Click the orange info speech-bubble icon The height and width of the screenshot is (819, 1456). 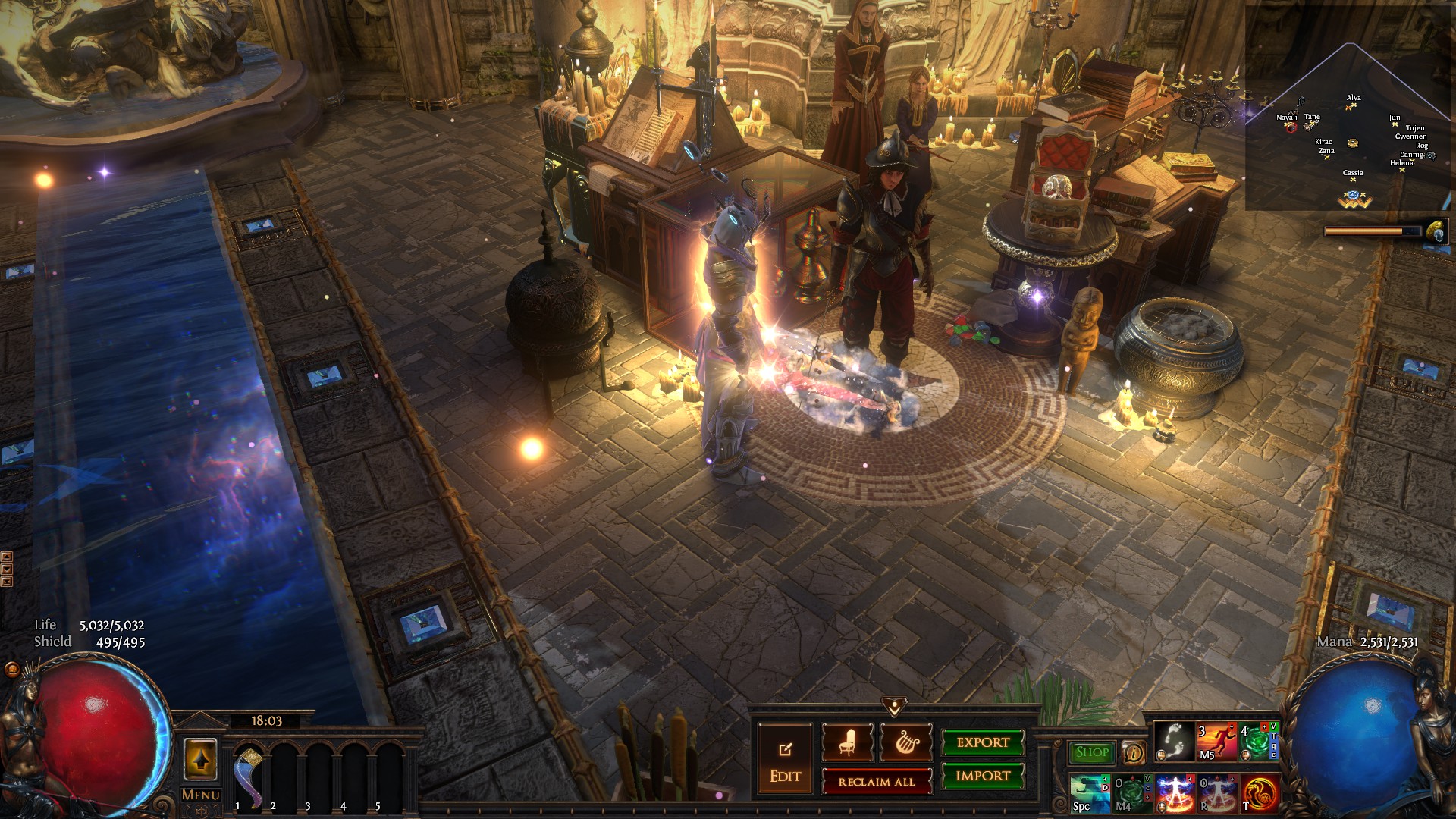[x=1134, y=752]
